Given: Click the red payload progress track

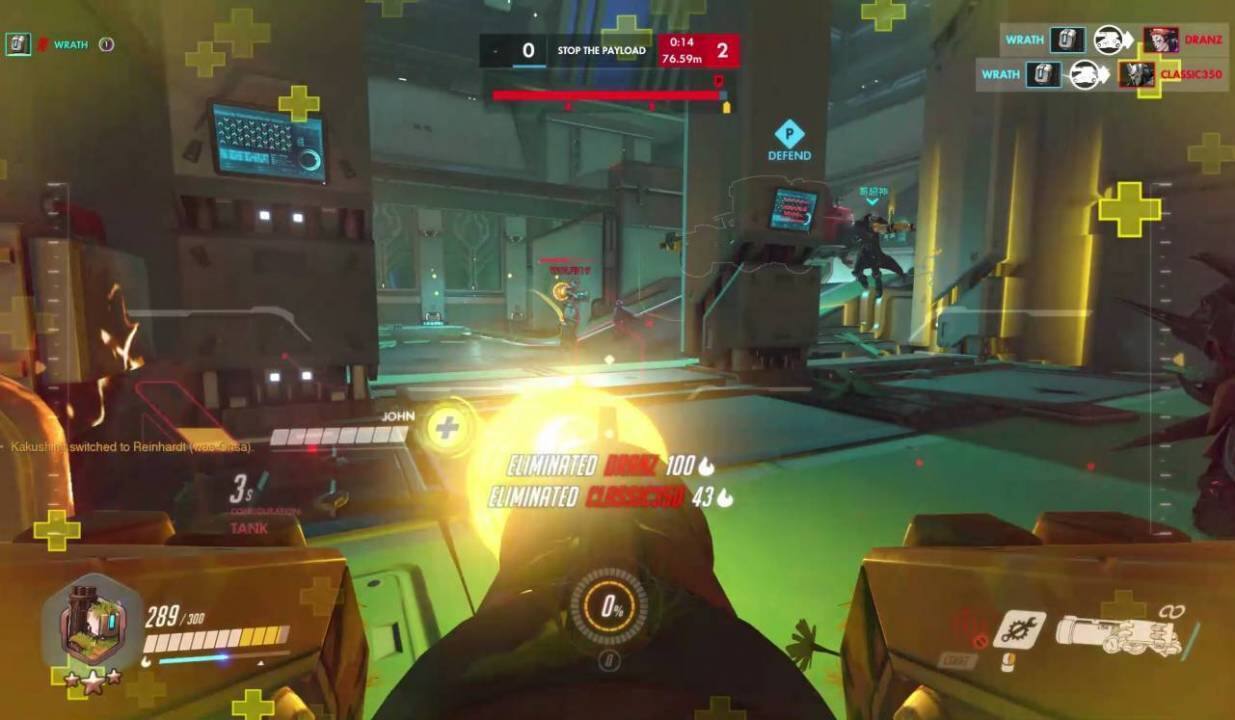Looking at the screenshot, I should tap(608, 96).
